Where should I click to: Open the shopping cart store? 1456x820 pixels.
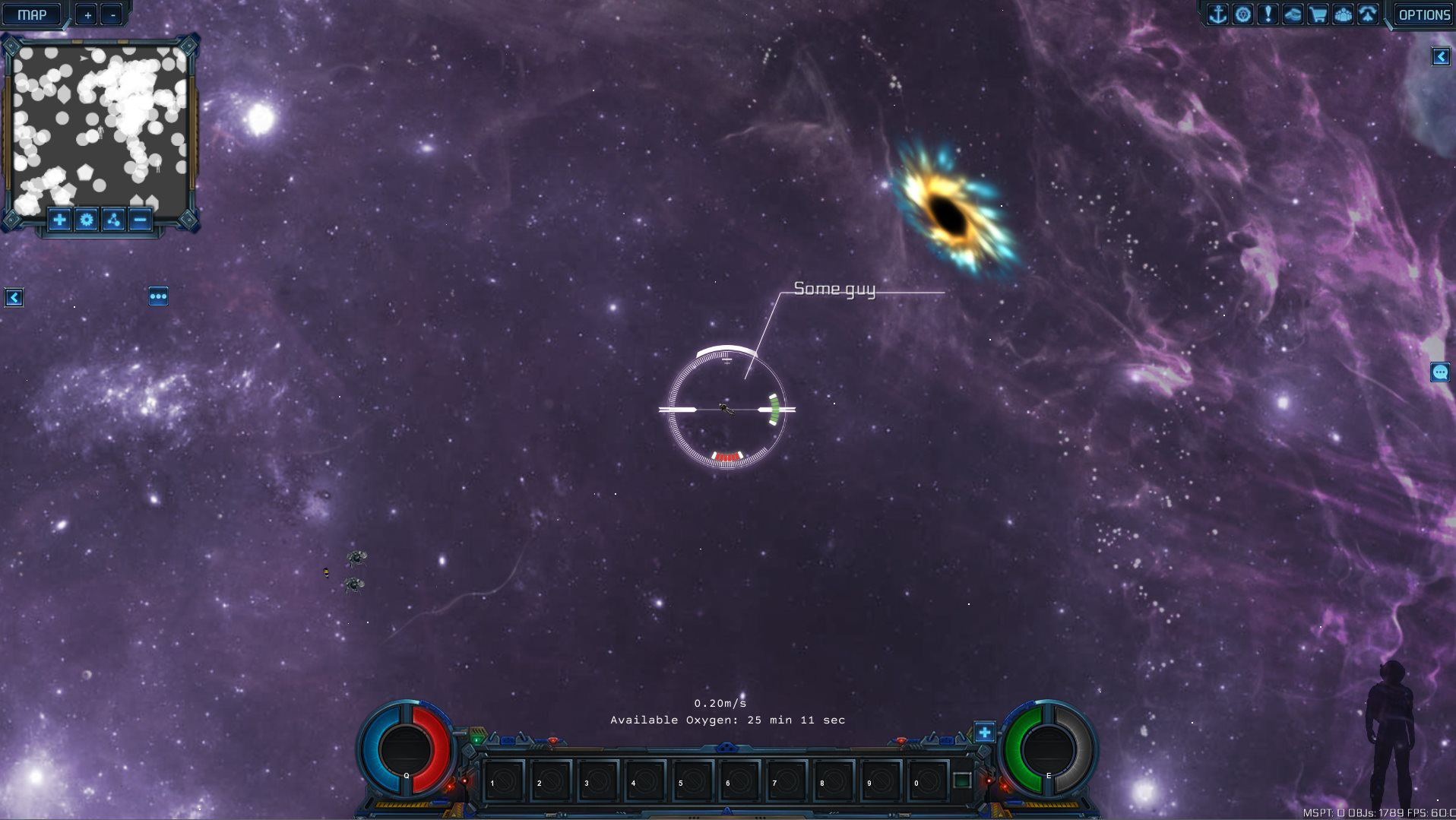click(x=1318, y=14)
